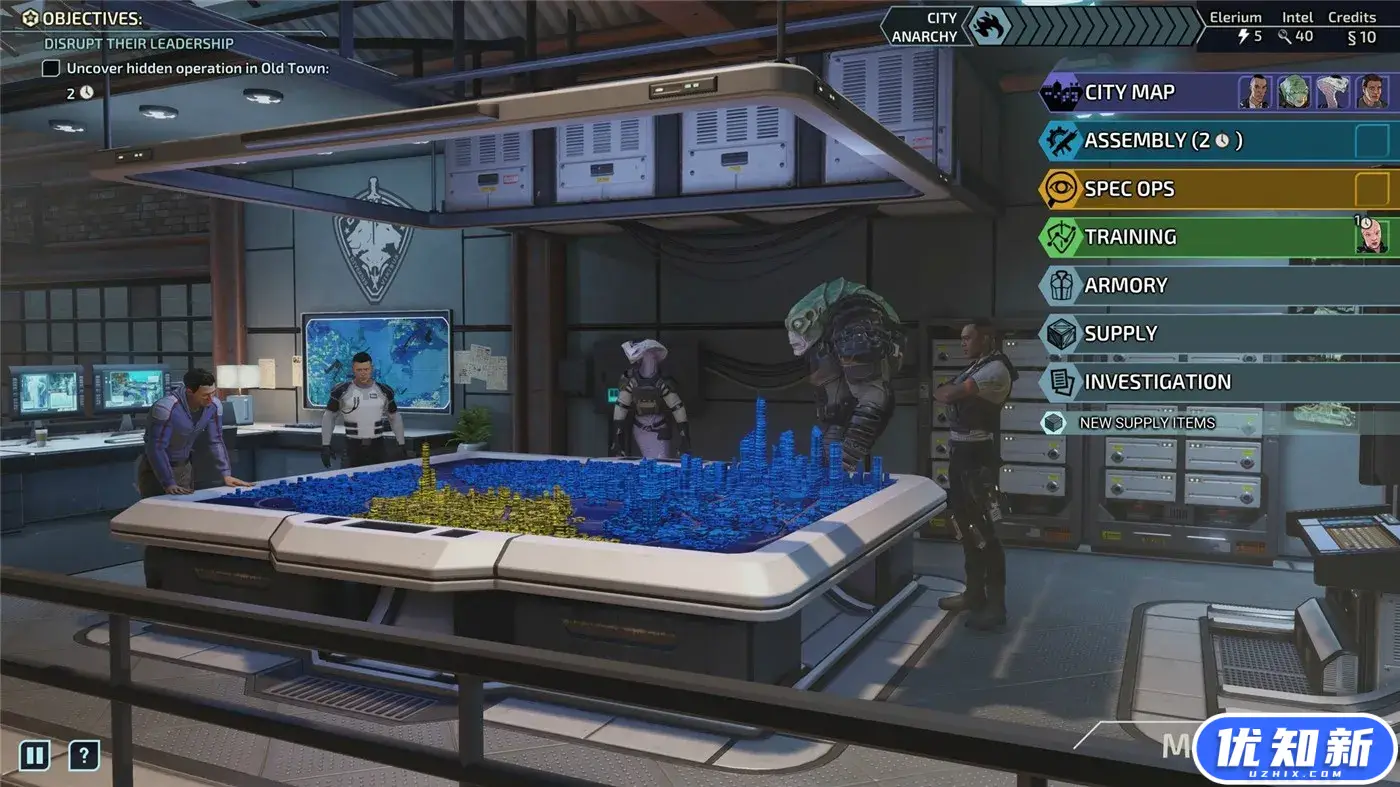Click the empty Assembly project slot
This screenshot has height=787, width=1400.
pos(1372,141)
